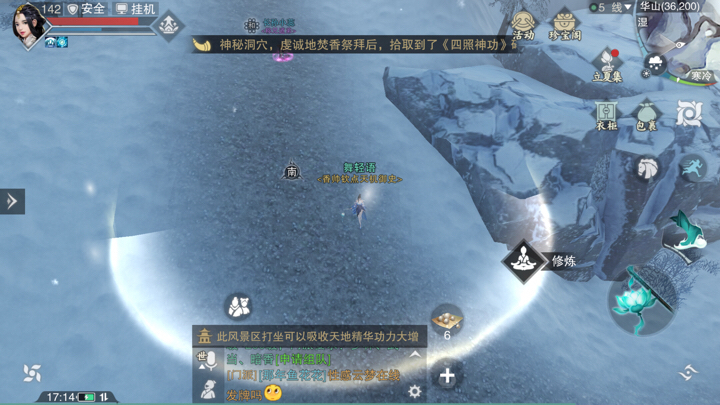Viewport: 720px width, 405px height.
Task: Open the character portrait profile
Action: click(26, 24)
